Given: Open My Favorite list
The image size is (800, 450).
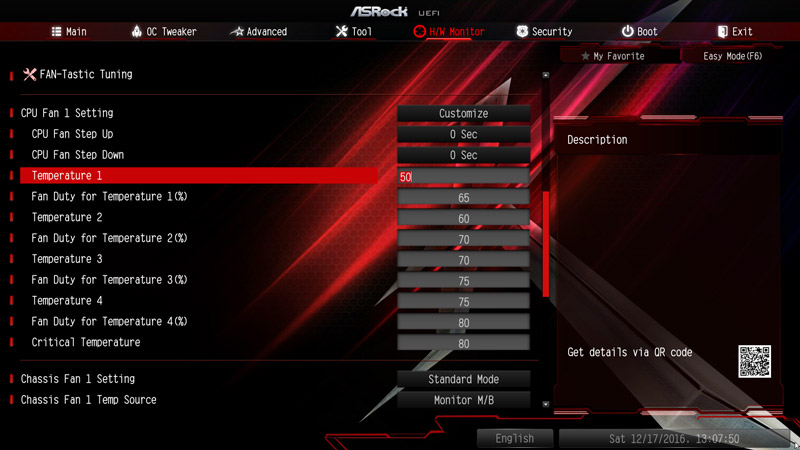Looking at the screenshot, I should (612, 56).
